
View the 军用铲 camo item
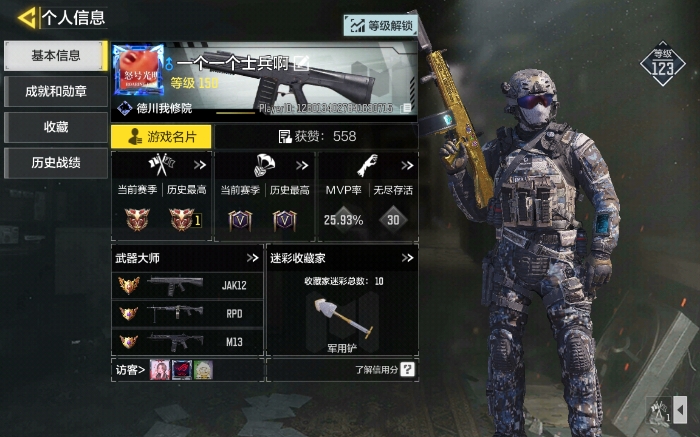[x=342, y=320]
